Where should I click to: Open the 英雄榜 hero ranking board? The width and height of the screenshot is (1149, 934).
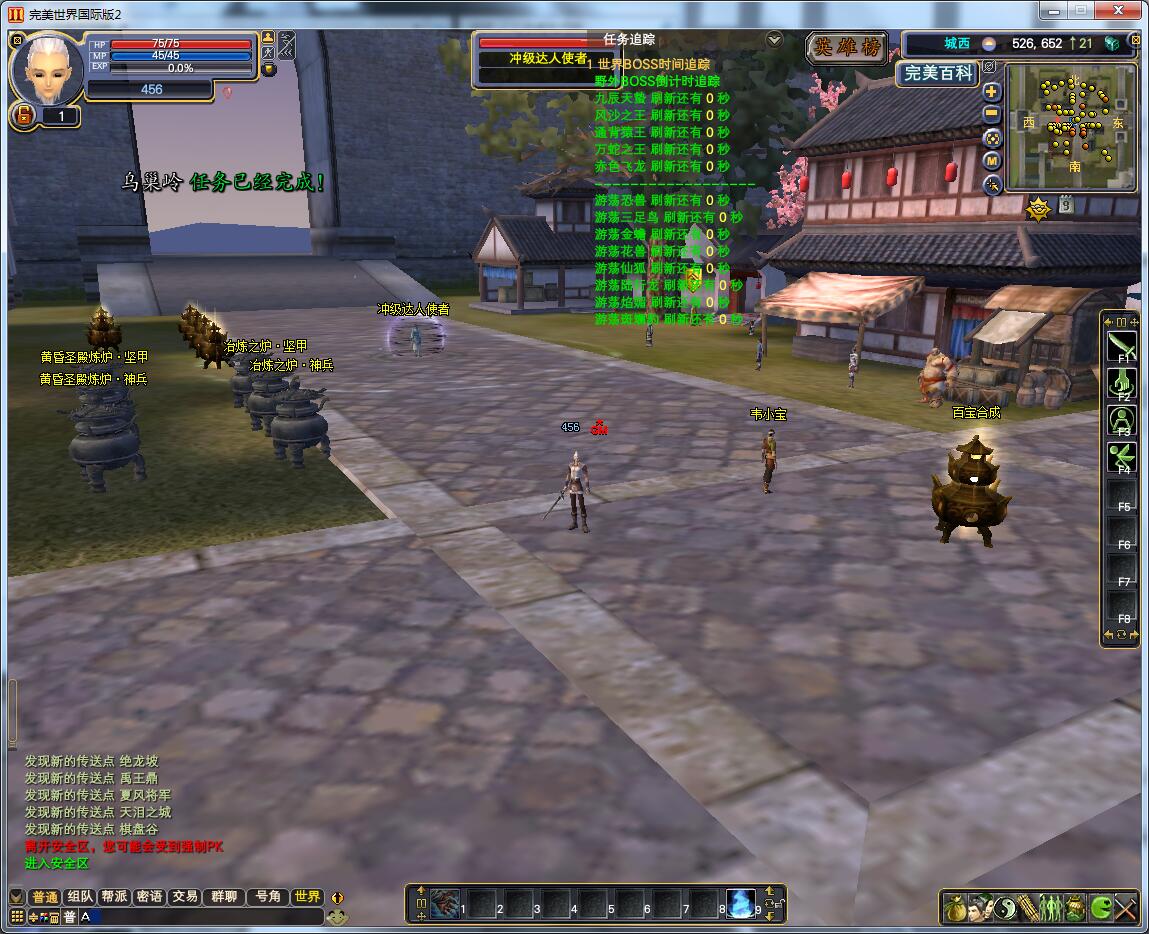pos(848,48)
